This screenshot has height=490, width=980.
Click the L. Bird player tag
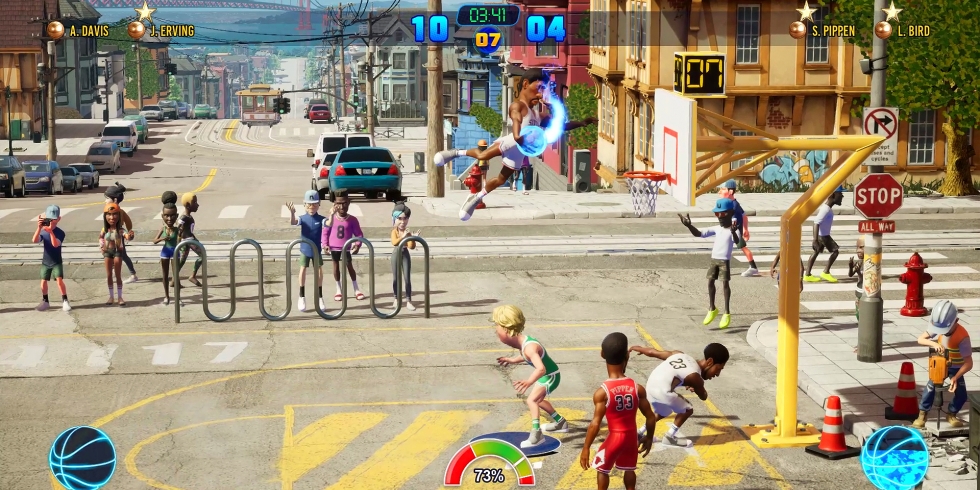tap(903, 31)
